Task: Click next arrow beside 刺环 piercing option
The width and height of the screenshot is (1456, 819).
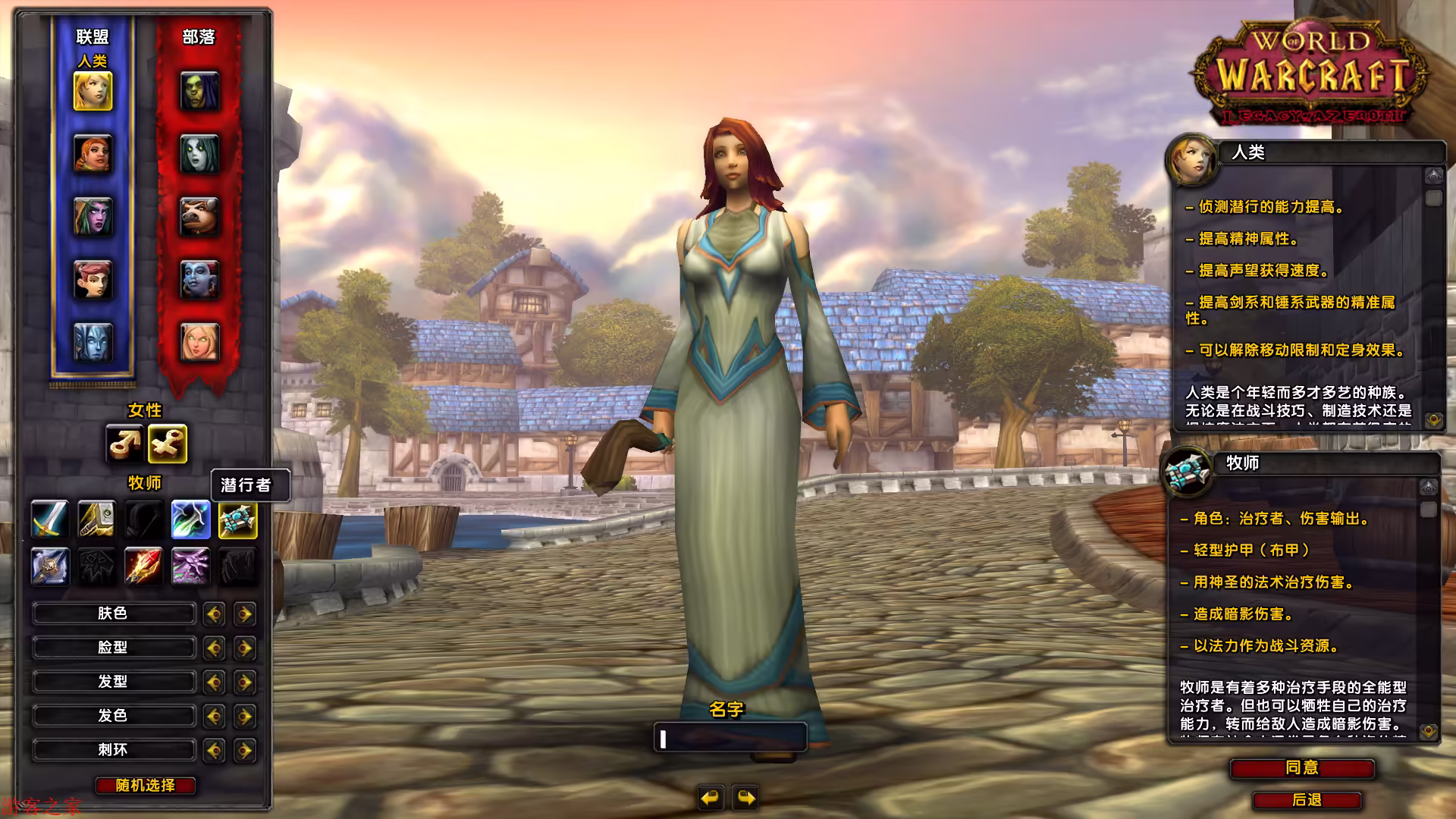Action: tap(244, 749)
